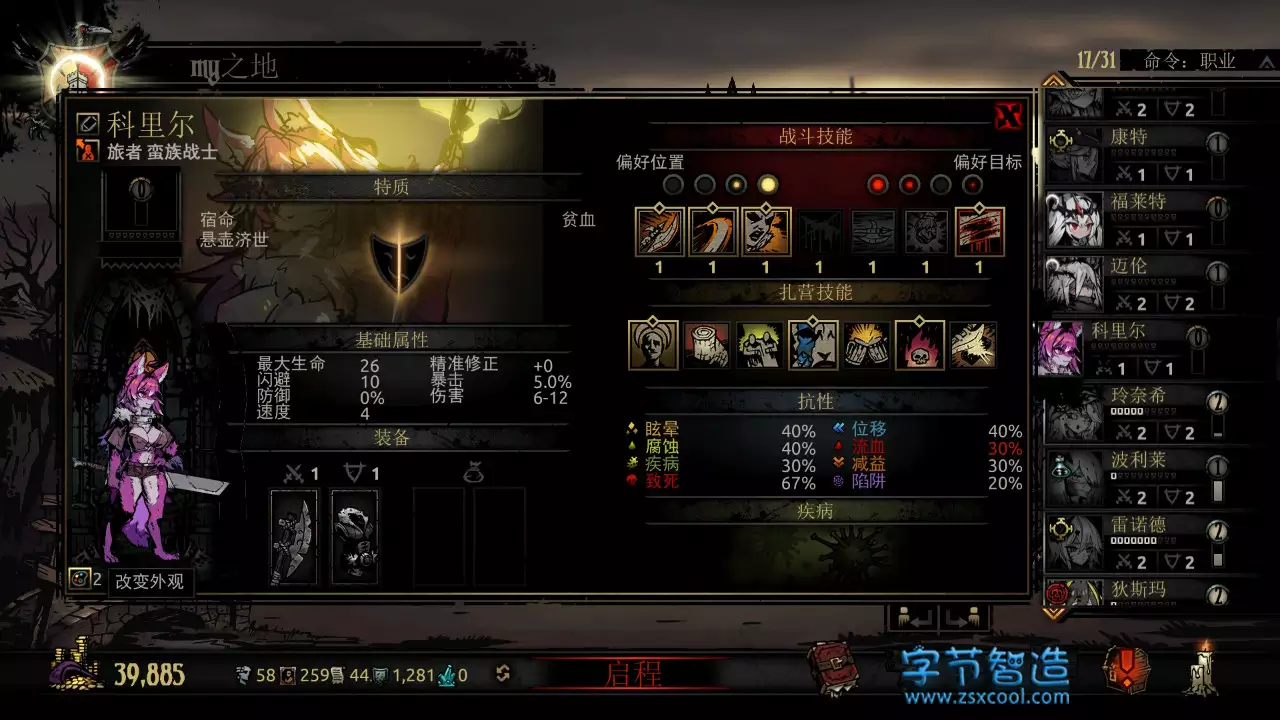Toggle the first preferred target marker
Image resolution: width=1280 pixels, height=720 pixels.
coord(878,185)
